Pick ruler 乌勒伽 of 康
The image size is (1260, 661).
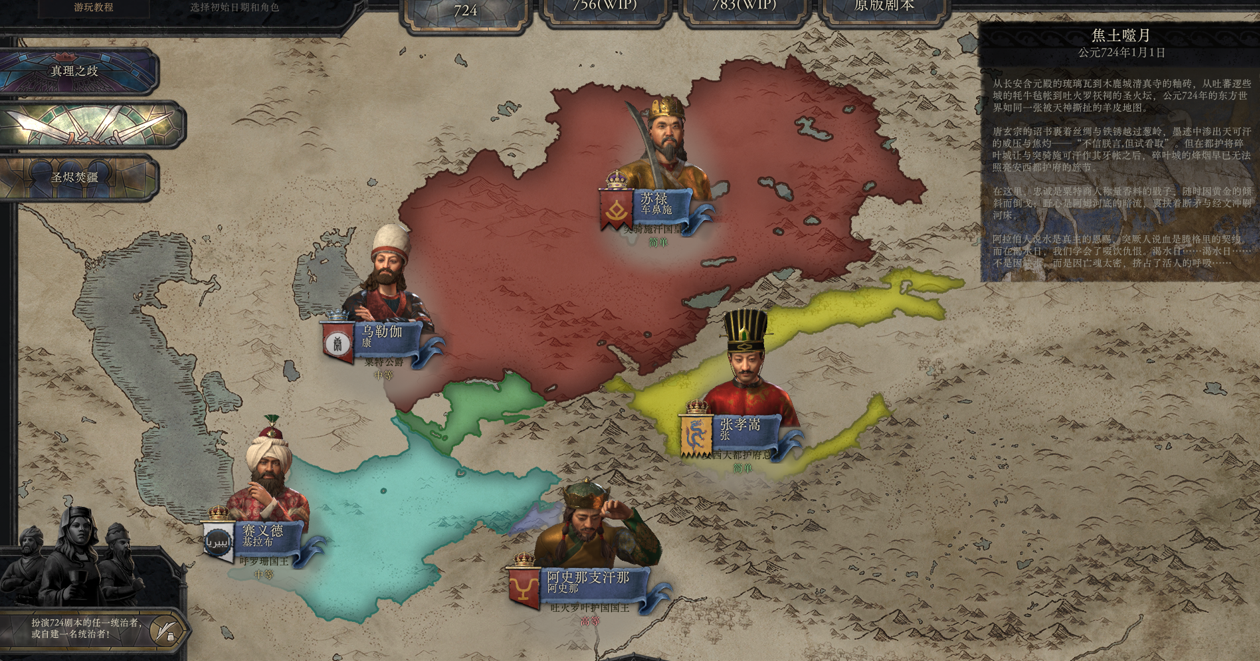383,337
